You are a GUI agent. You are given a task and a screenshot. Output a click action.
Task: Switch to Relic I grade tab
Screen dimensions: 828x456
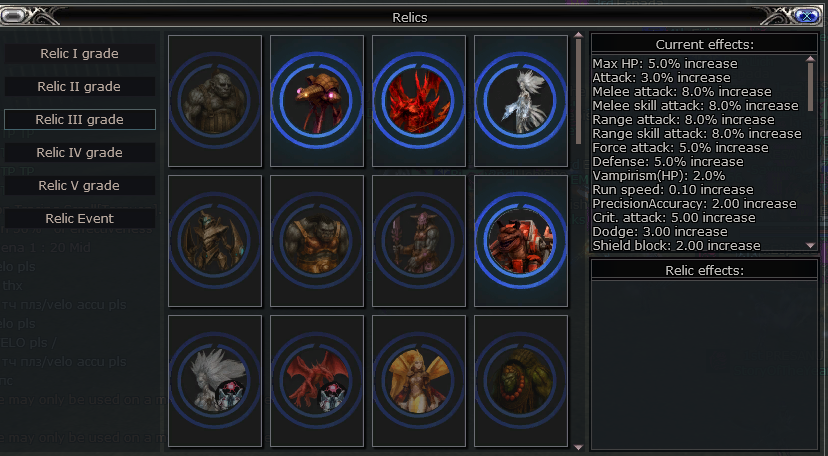[80, 53]
